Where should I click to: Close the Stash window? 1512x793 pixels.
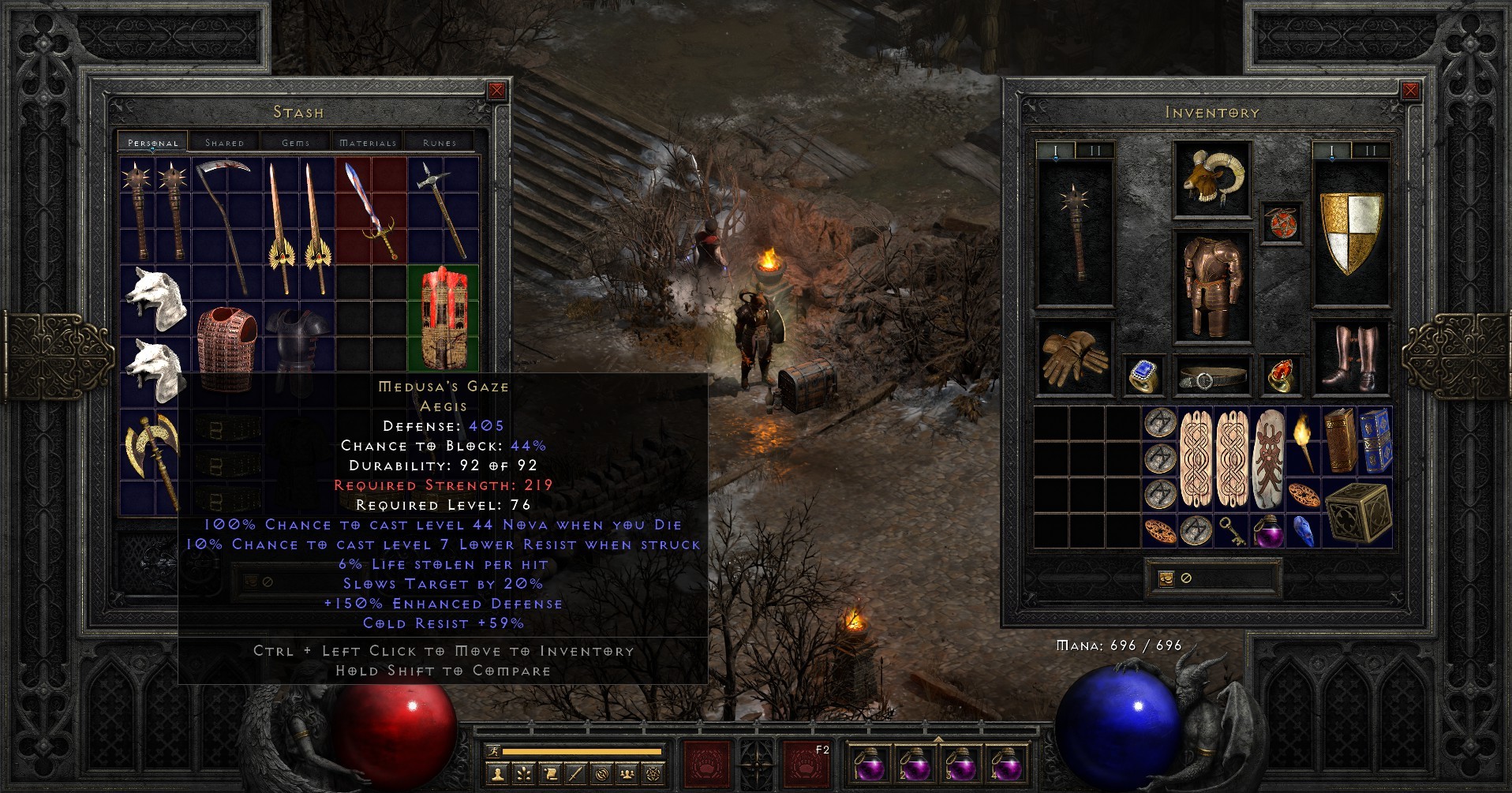[x=496, y=91]
